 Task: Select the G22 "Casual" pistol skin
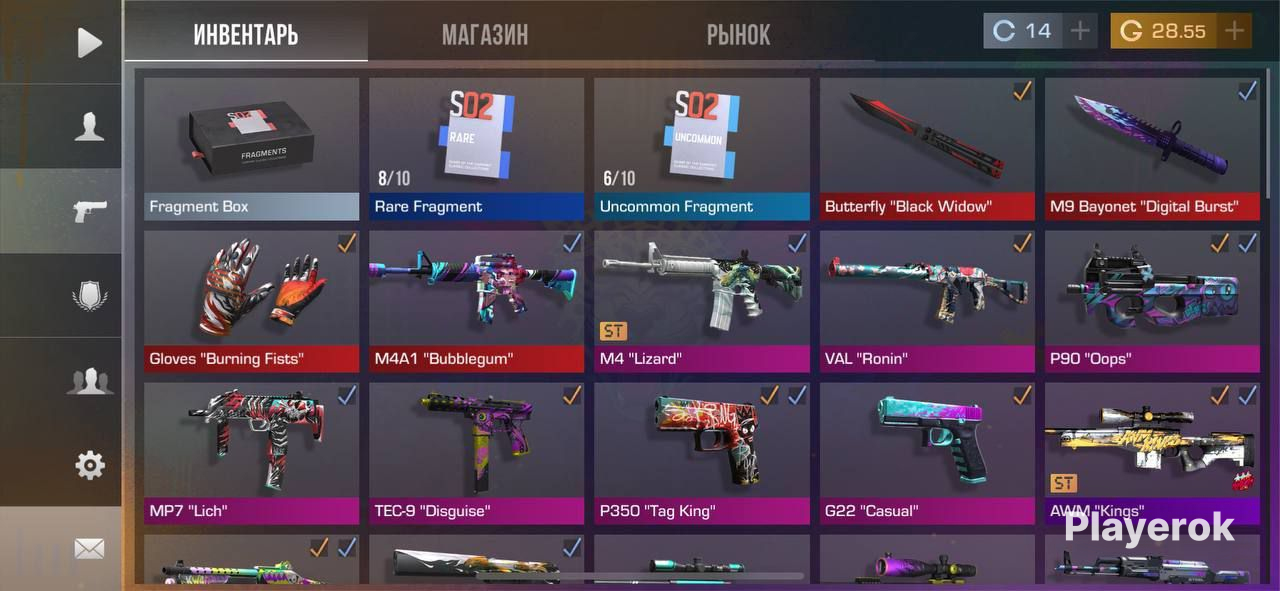927,453
